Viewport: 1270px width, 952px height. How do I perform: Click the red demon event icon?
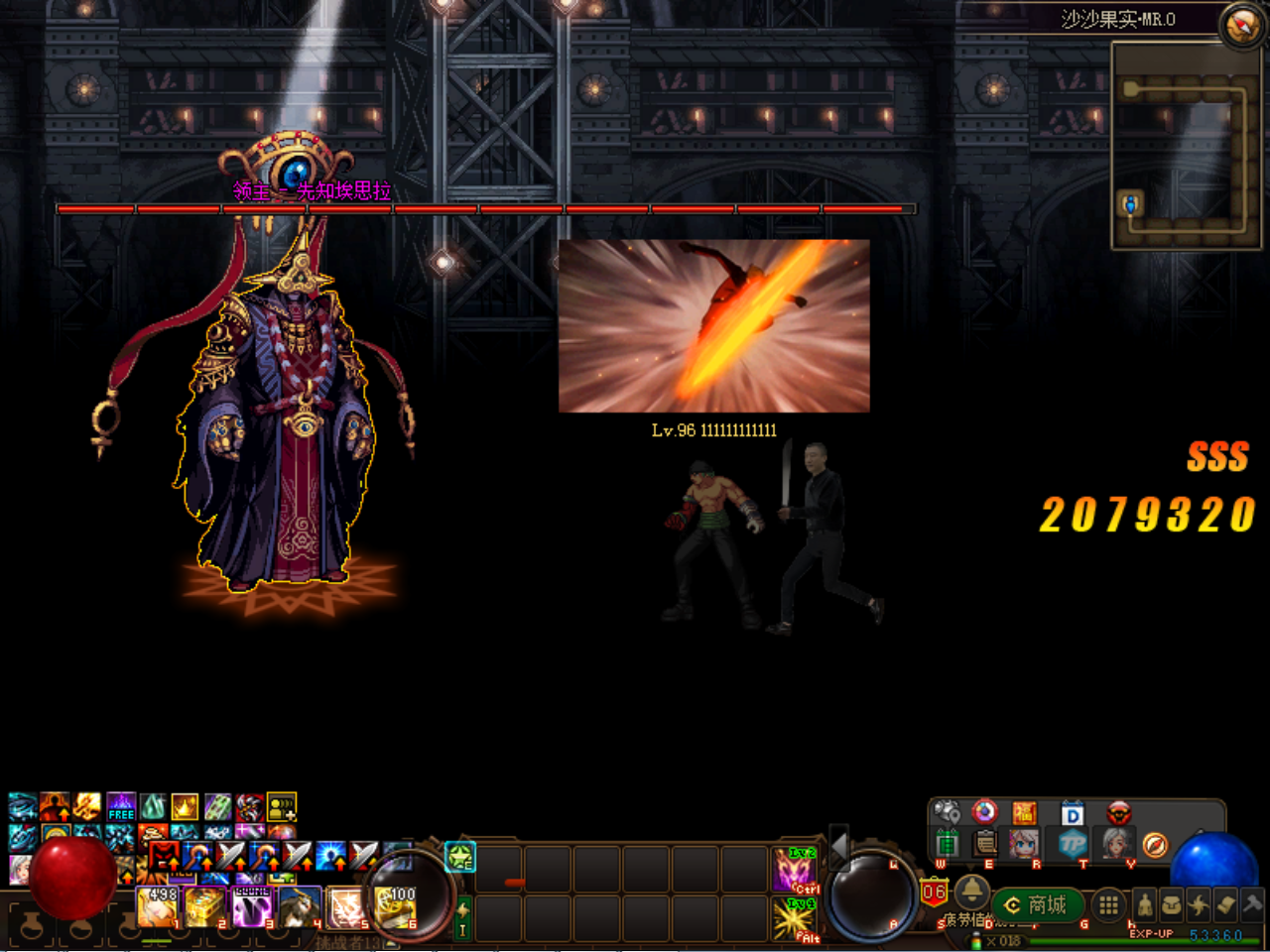tap(1119, 812)
